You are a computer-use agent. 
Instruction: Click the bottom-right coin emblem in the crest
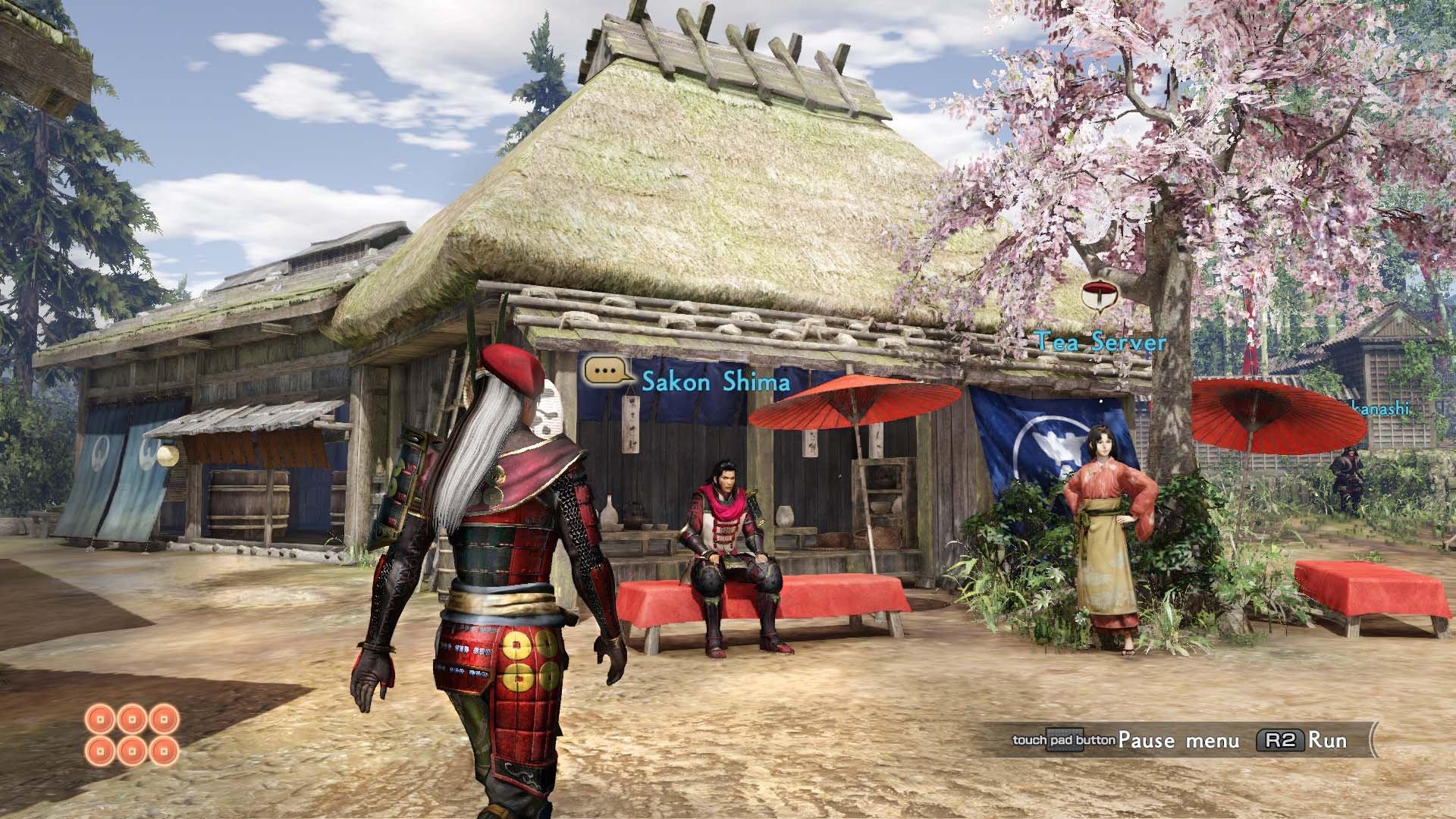pos(162,751)
